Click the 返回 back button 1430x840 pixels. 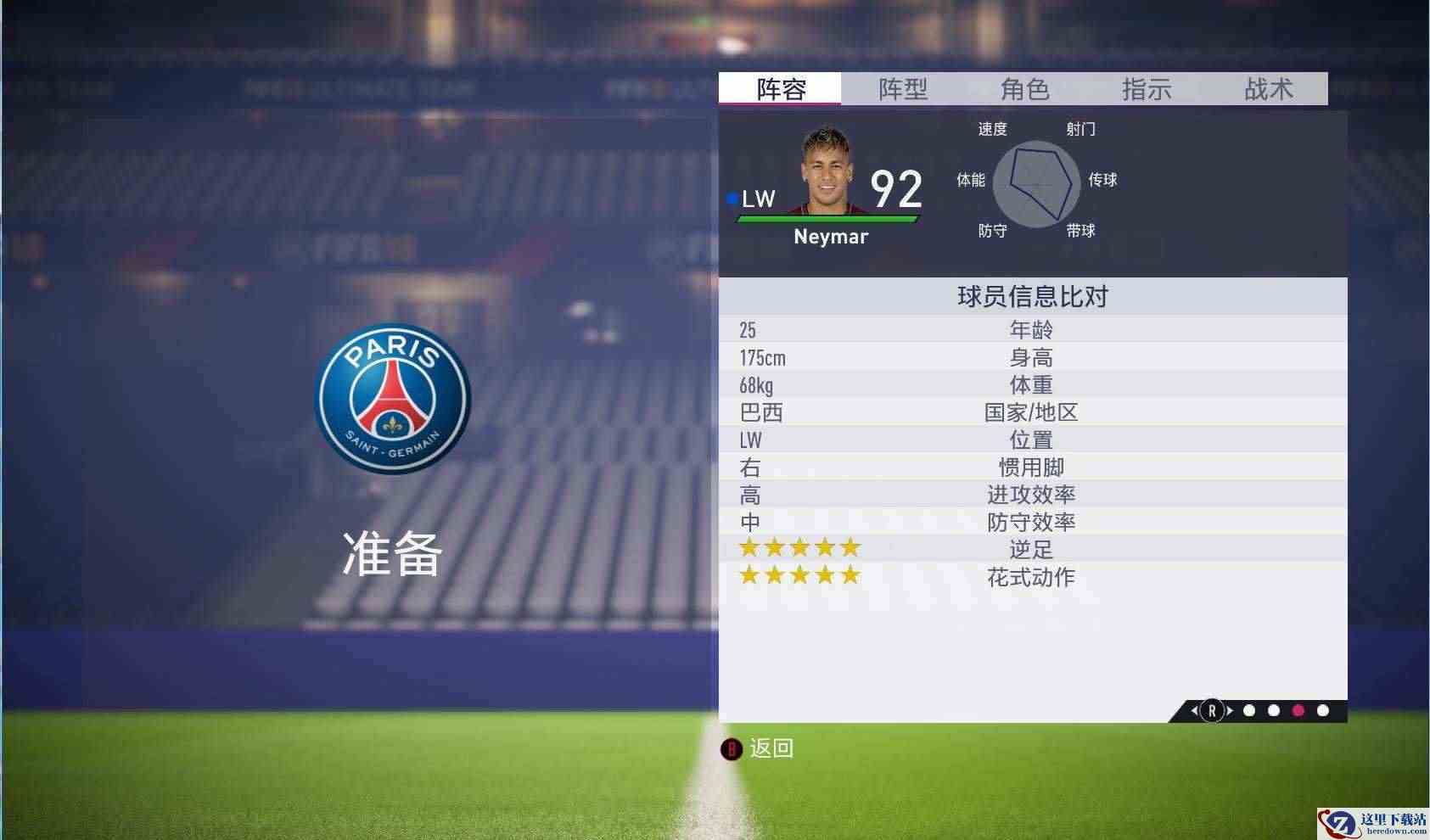[759, 748]
